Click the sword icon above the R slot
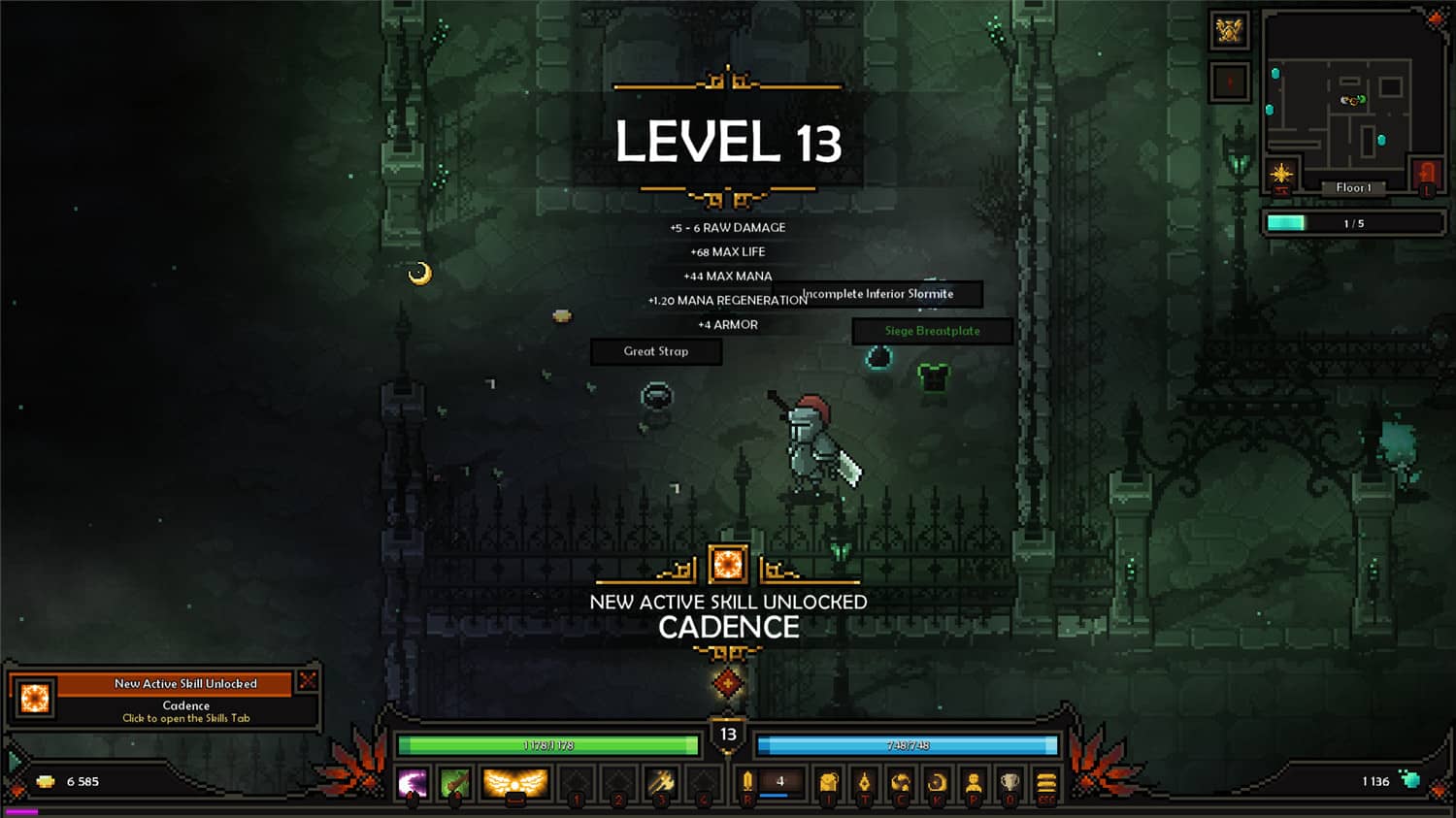The height and width of the screenshot is (818, 1456). point(747,782)
